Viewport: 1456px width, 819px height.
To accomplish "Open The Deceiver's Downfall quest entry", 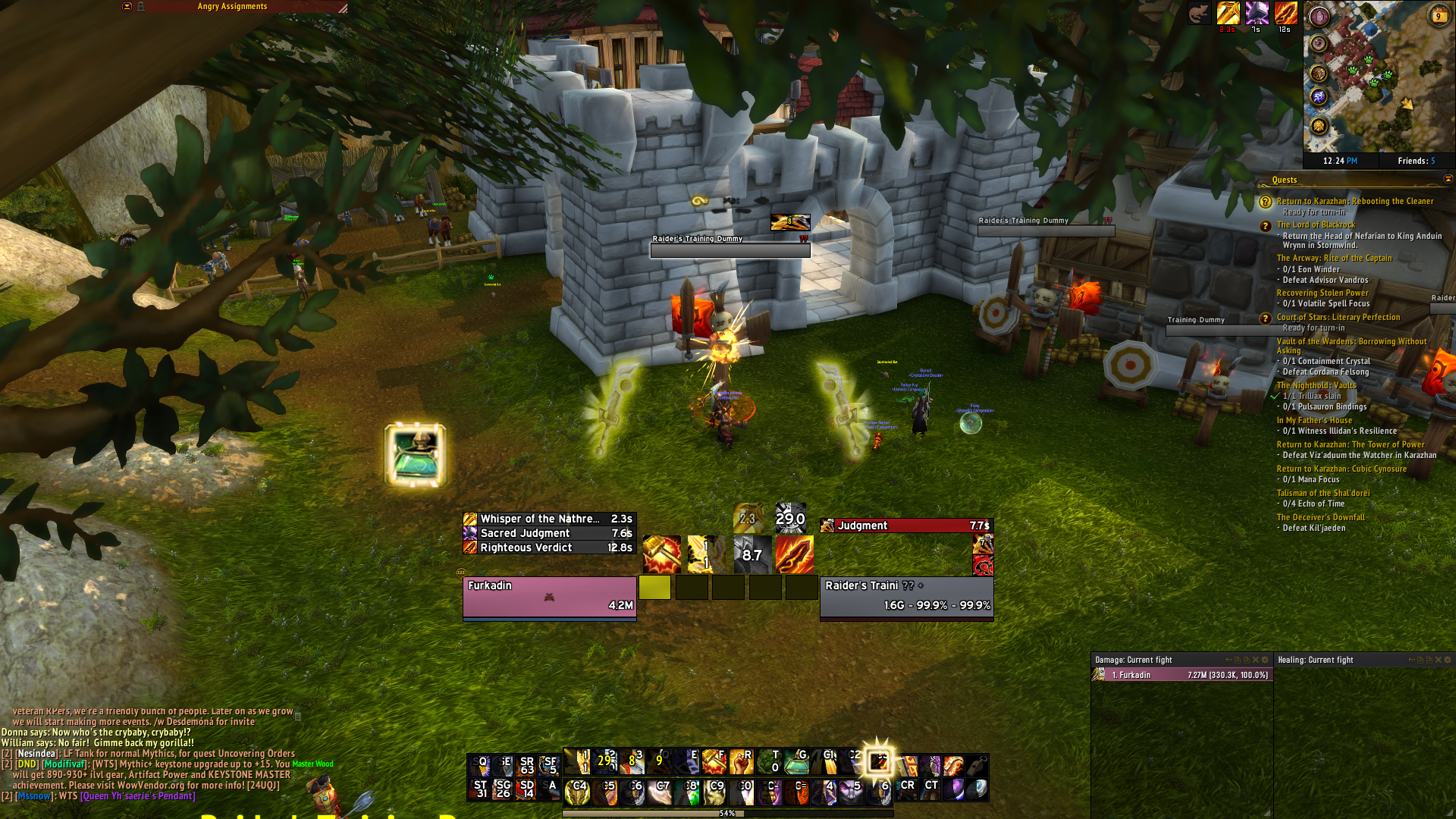I will (x=1320, y=517).
